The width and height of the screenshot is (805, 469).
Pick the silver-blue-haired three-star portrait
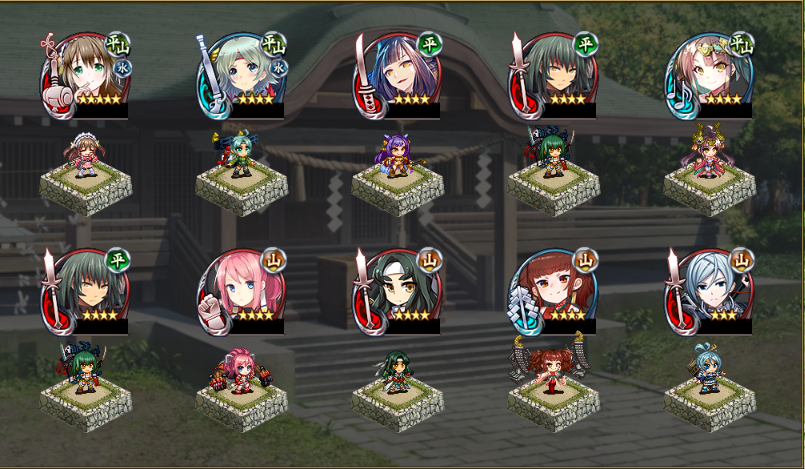710,290
